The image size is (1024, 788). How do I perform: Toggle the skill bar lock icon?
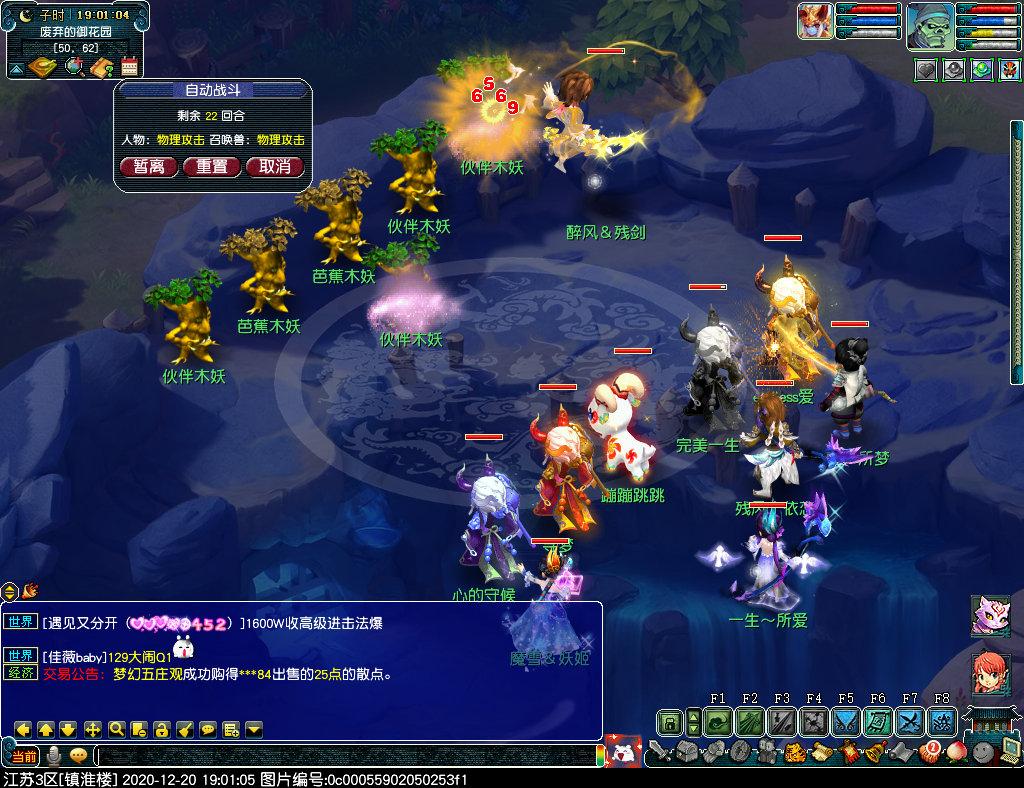pyautogui.click(x=669, y=721)
